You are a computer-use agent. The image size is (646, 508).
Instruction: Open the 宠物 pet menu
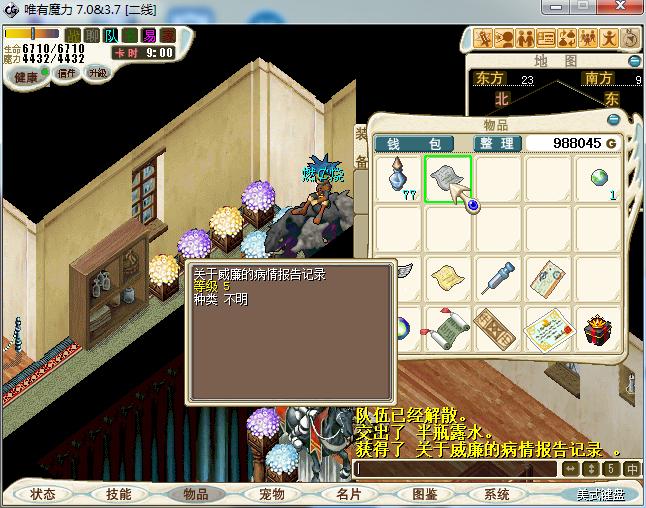click(271, 494)
